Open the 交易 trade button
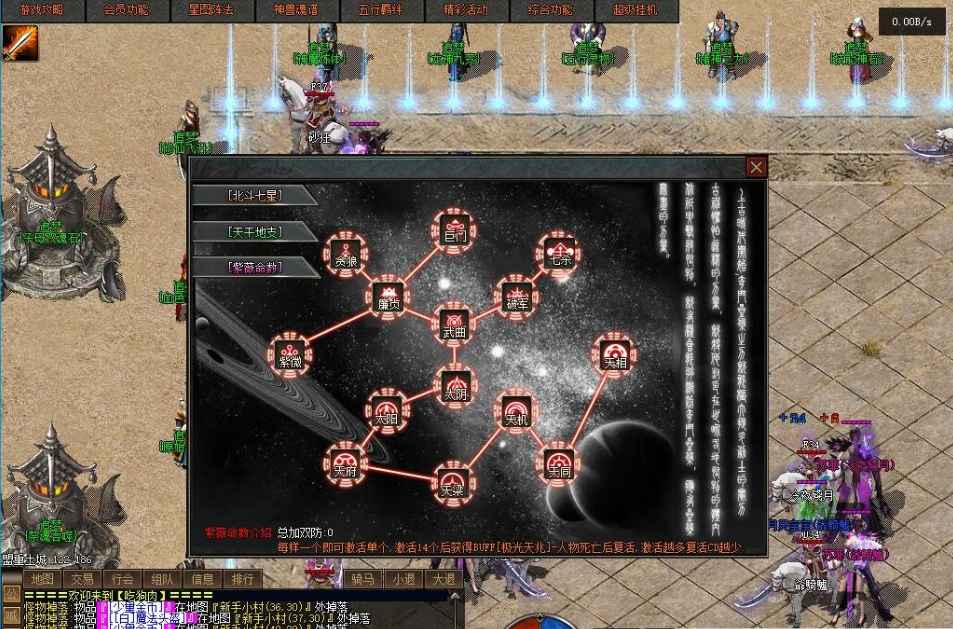This screenshot has height=629, width=953. point(82,579)
